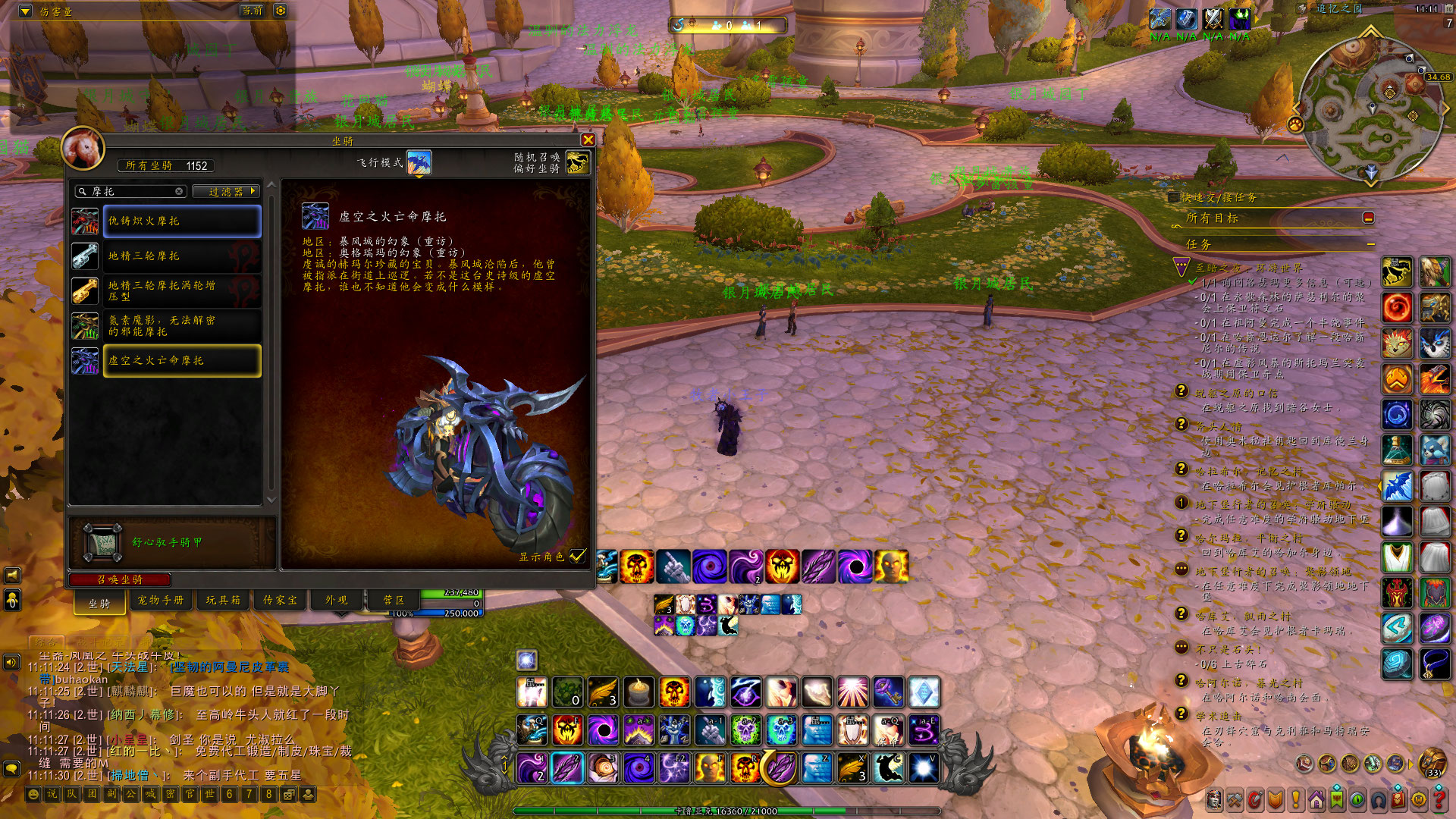This screenshot has height=819, width=1456.
Task: Click the 飞行模式 flight mode icon
Action: (419, 162)
